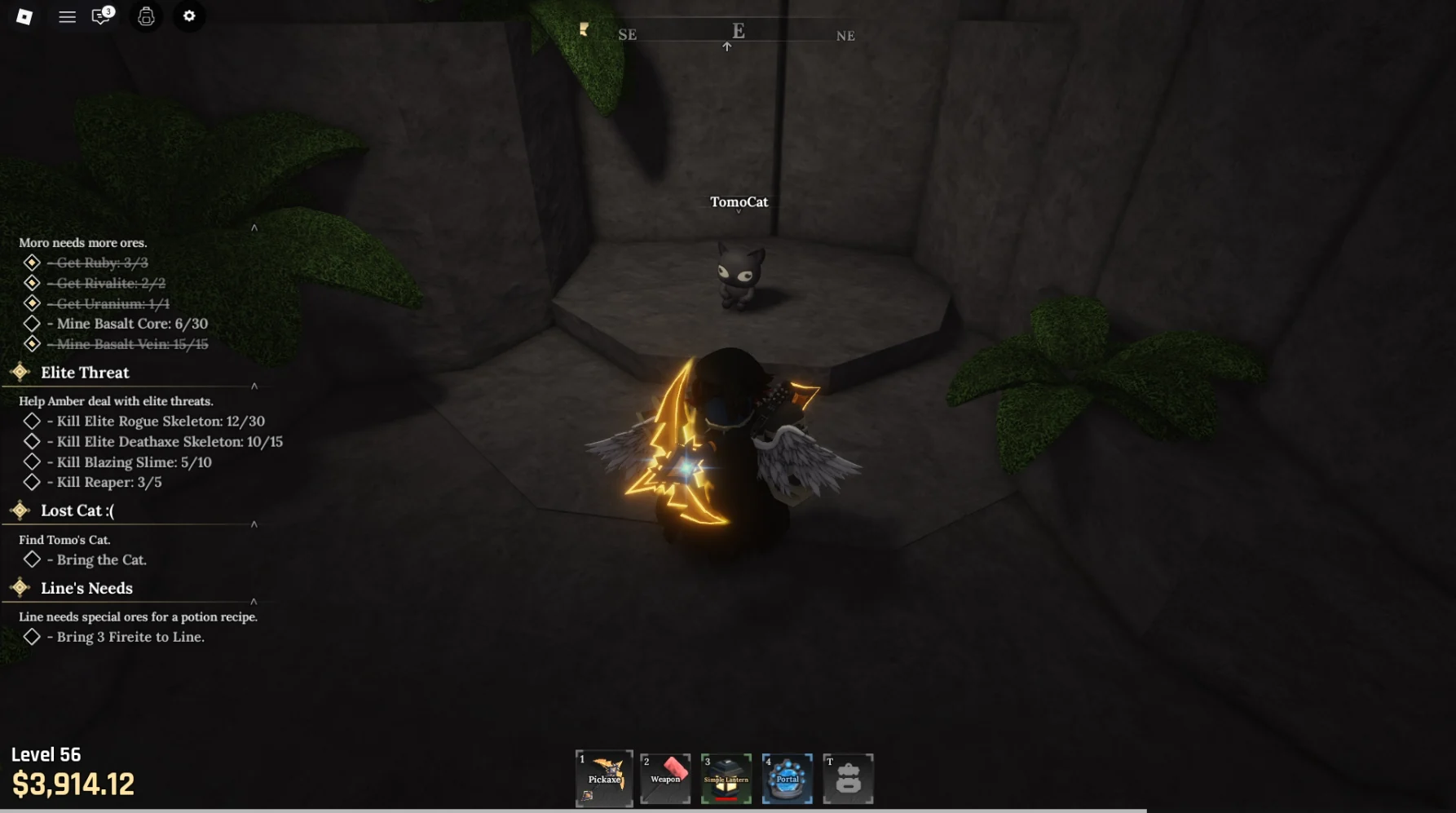
Task: Open Roblox settings with the gear icon
Action: click(x=189, y=15)
